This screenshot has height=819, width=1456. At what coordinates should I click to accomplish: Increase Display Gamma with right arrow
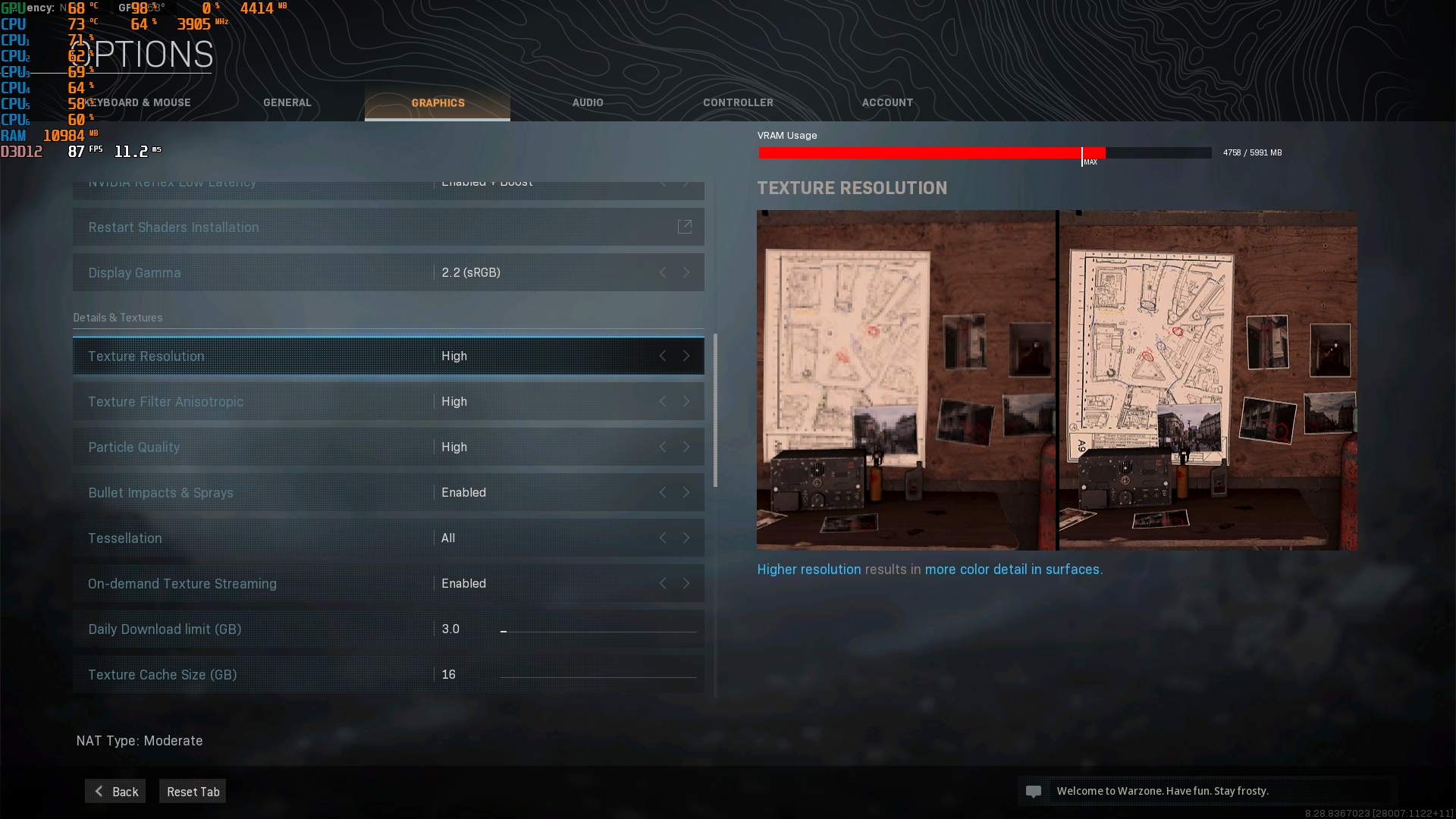click(686, 272)
